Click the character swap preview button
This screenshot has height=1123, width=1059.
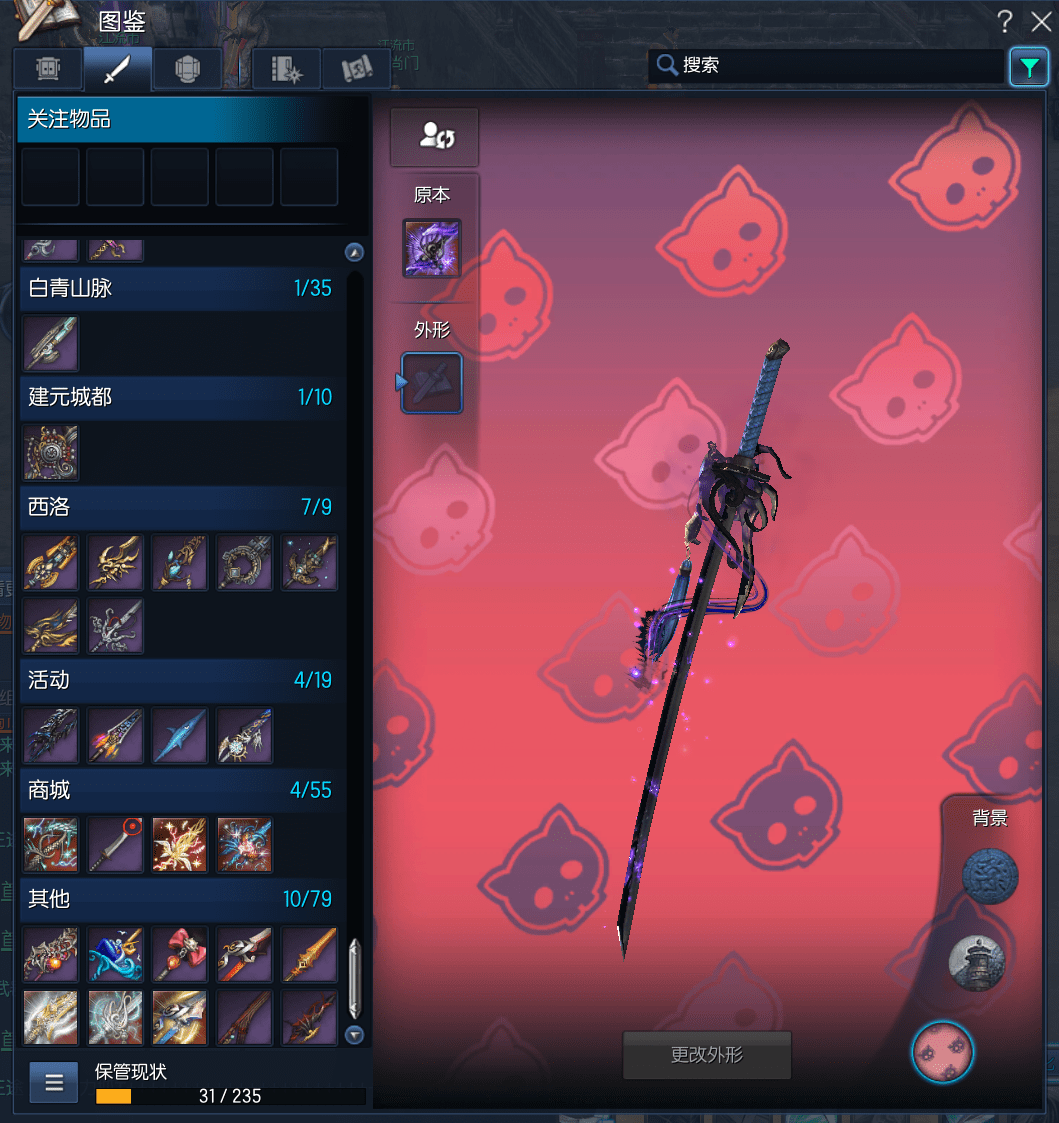[x=434, y=137]
